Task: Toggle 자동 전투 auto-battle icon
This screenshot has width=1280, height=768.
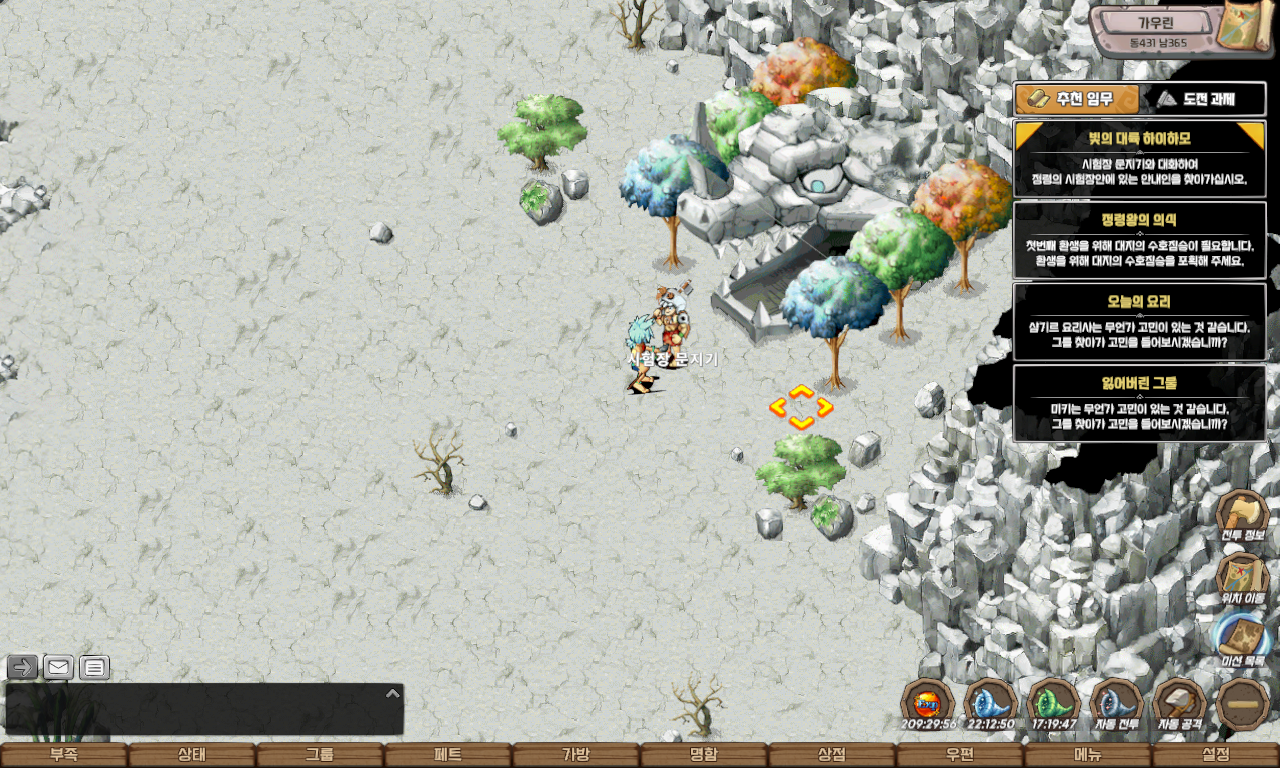Action: 1117,704
